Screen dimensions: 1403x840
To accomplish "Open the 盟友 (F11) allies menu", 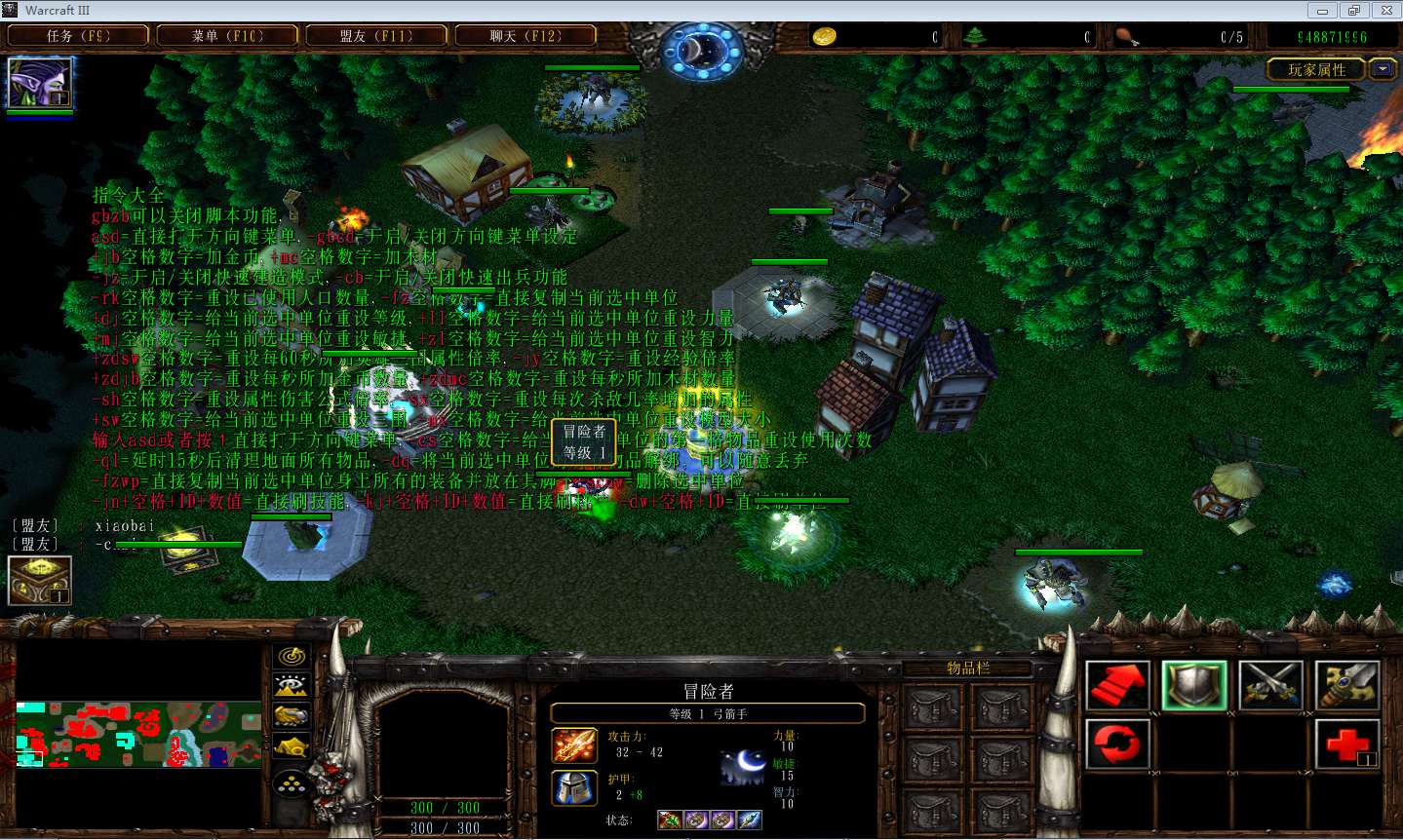I will pos(376,36).
